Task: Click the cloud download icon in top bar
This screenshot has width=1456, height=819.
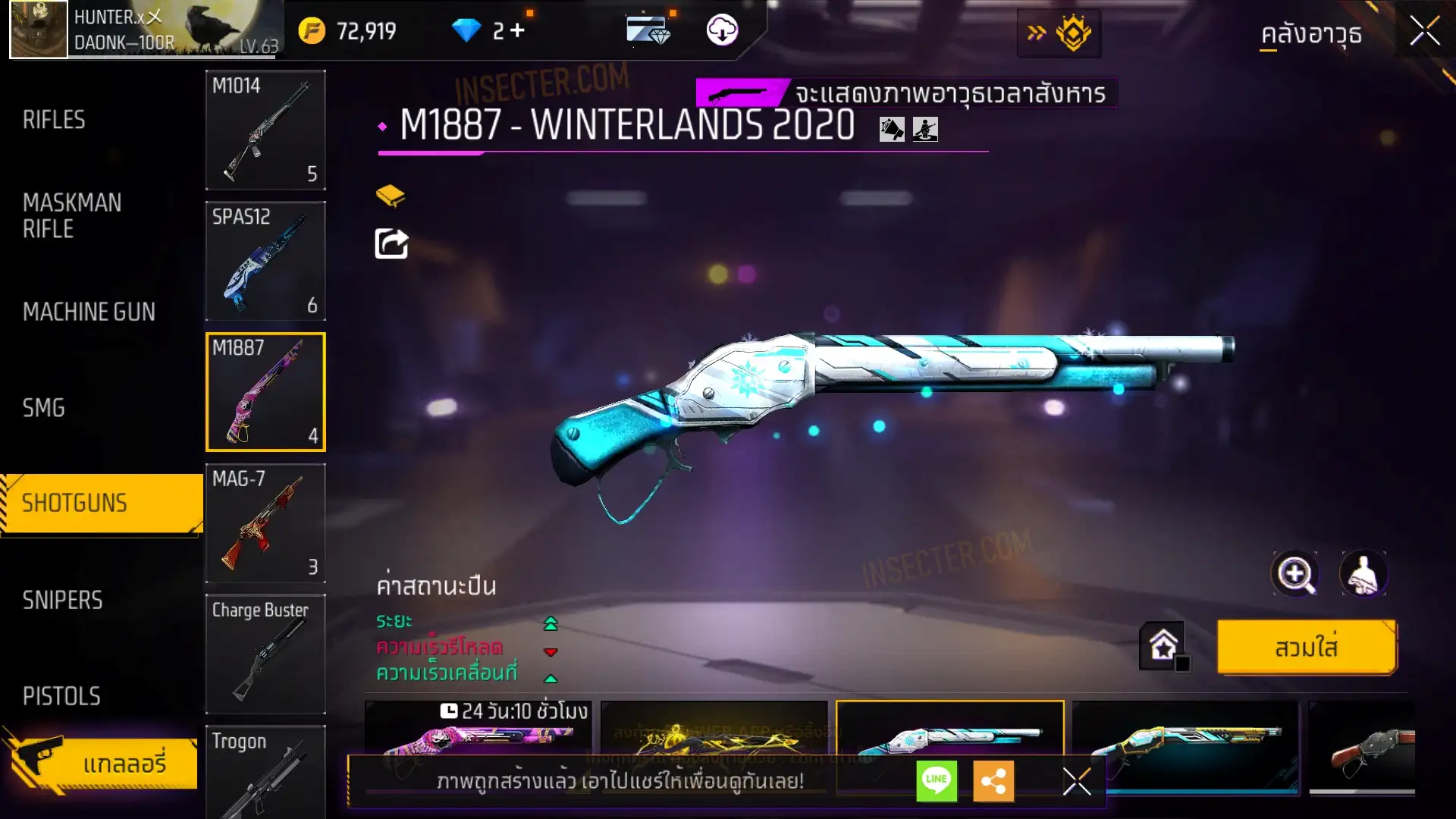Action: click(x=722, y=30)
